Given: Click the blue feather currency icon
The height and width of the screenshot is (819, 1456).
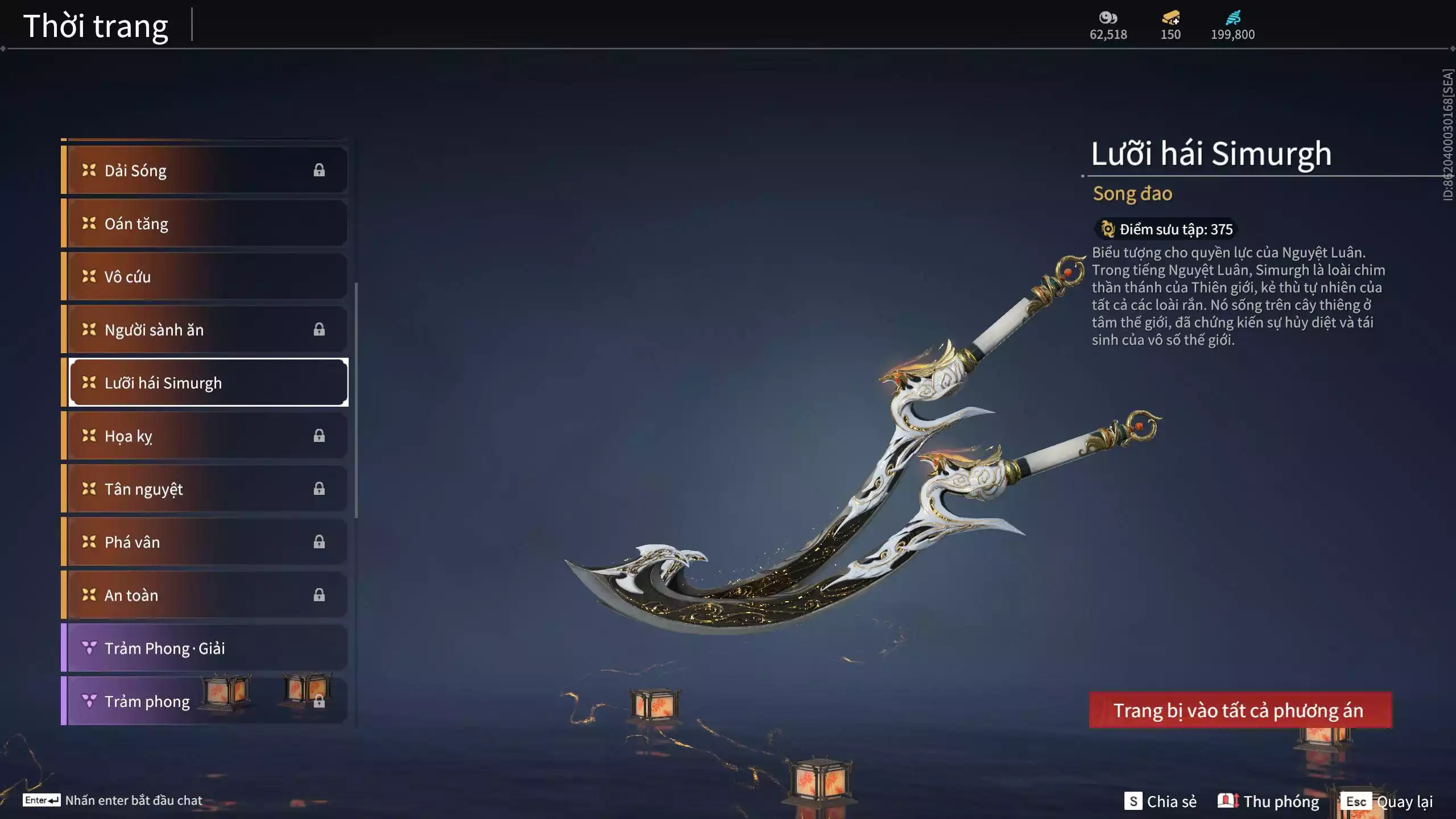Looking at the screenshot, I should click(x=1232, y=18).
